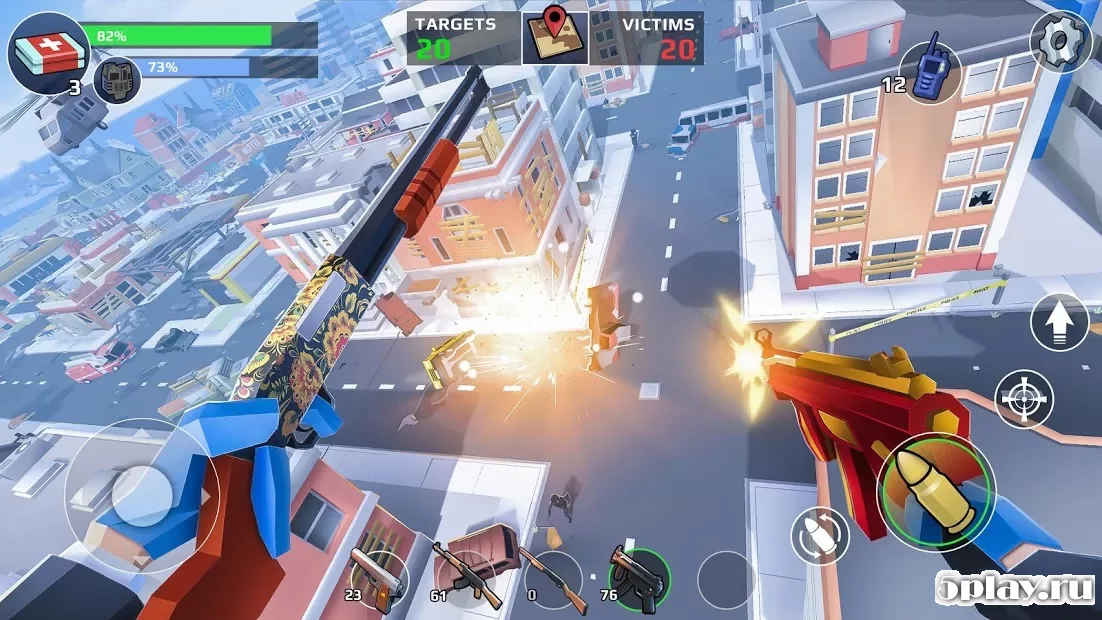Tap the jump arrow button
Screen dimensions: 1102x620
coord(1059,322)
